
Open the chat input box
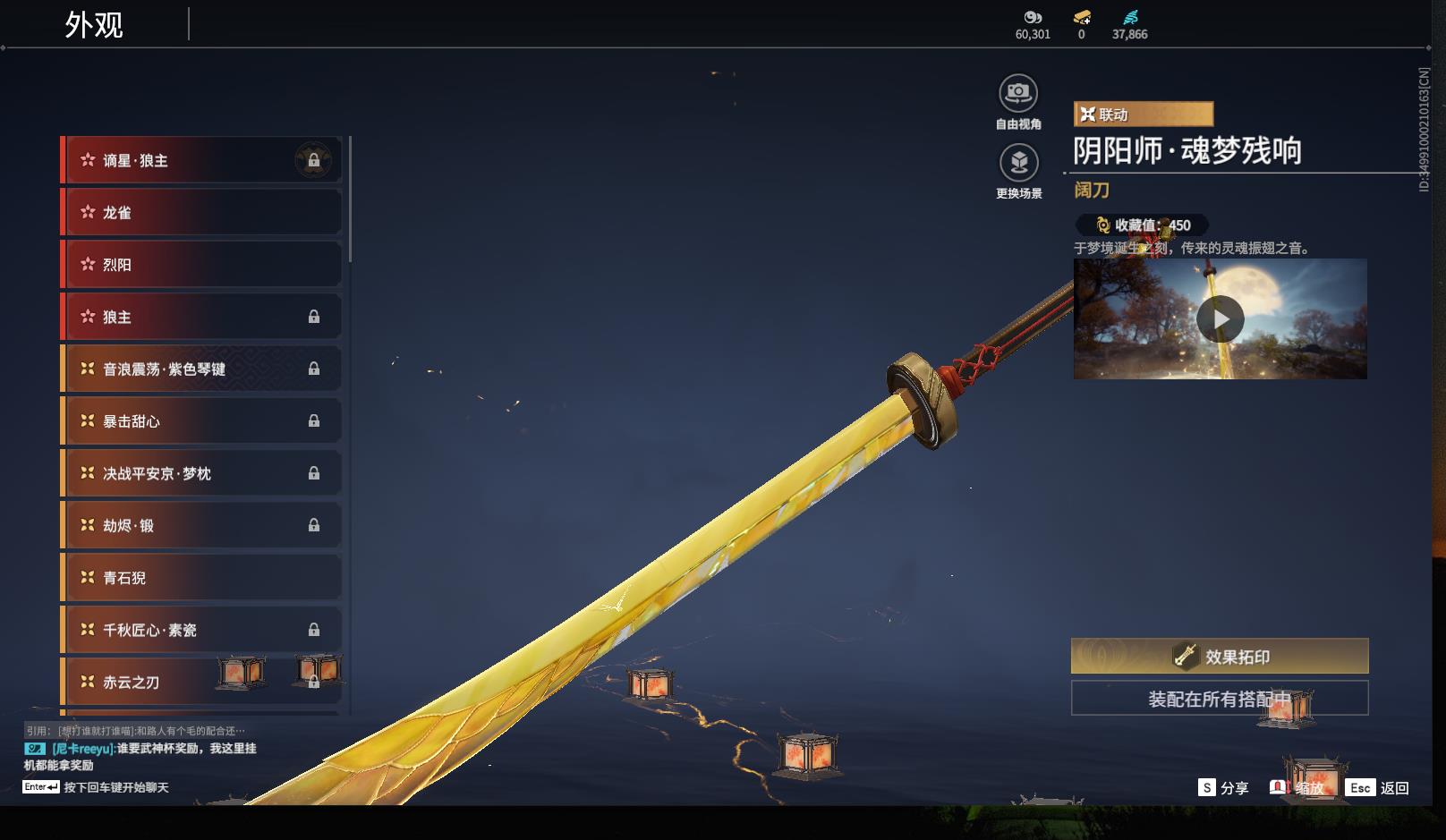pyautogui.click(x=115, y=787)
